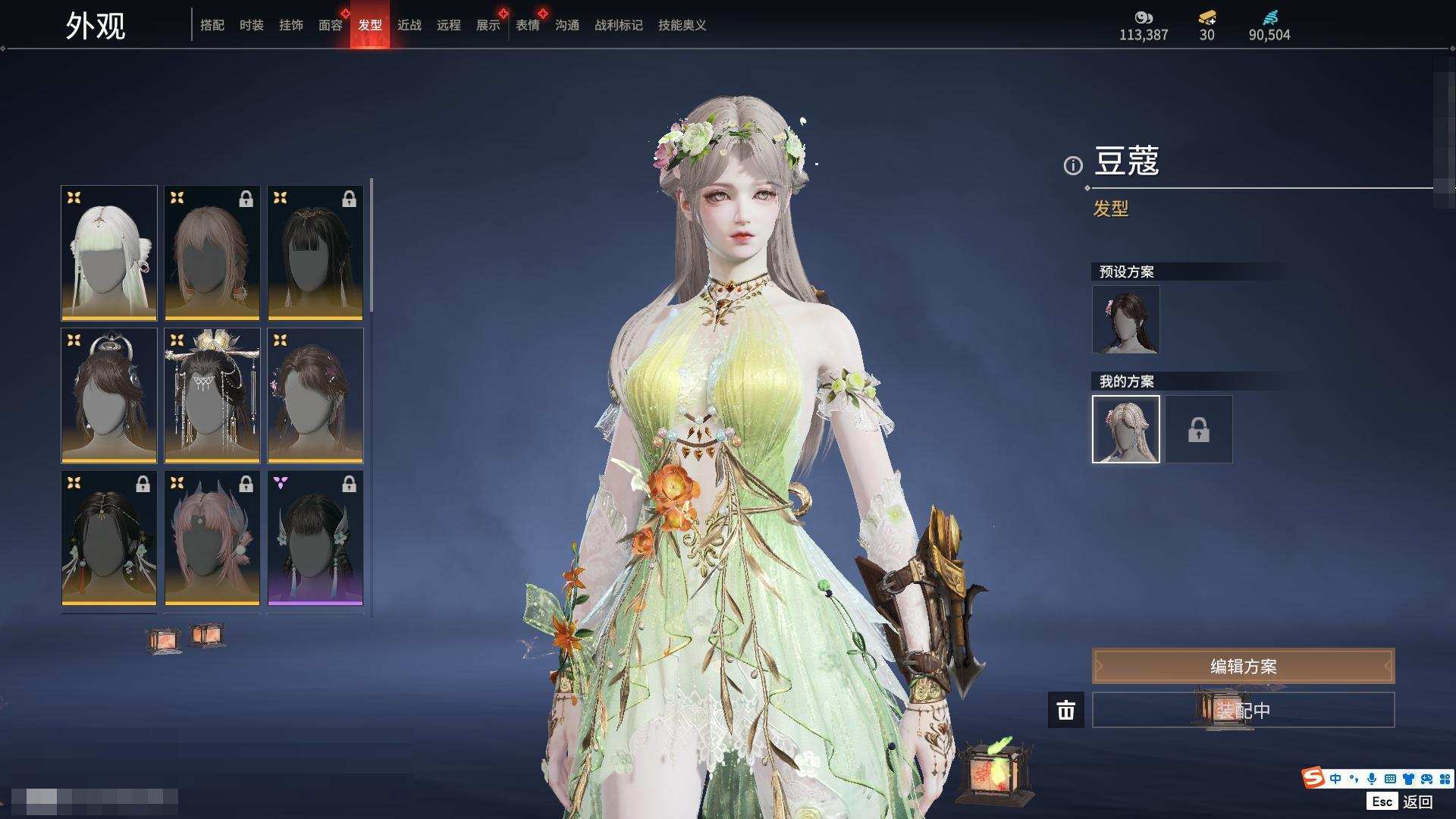This screenshot has height=819, width=1456.
Task: Open the 近战 tab
Action: coord(409,25)
